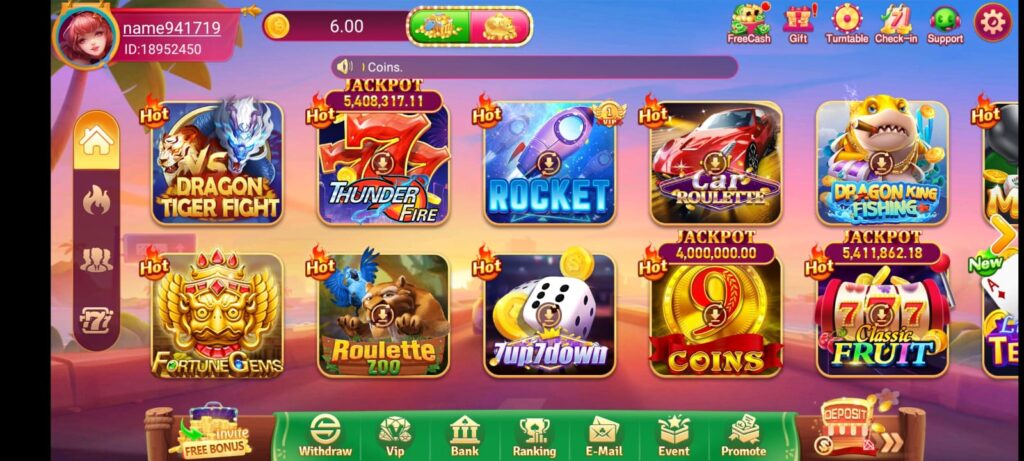Open the player avatar profile
The image size is (1024, 461).
click(x=86, y=37)
